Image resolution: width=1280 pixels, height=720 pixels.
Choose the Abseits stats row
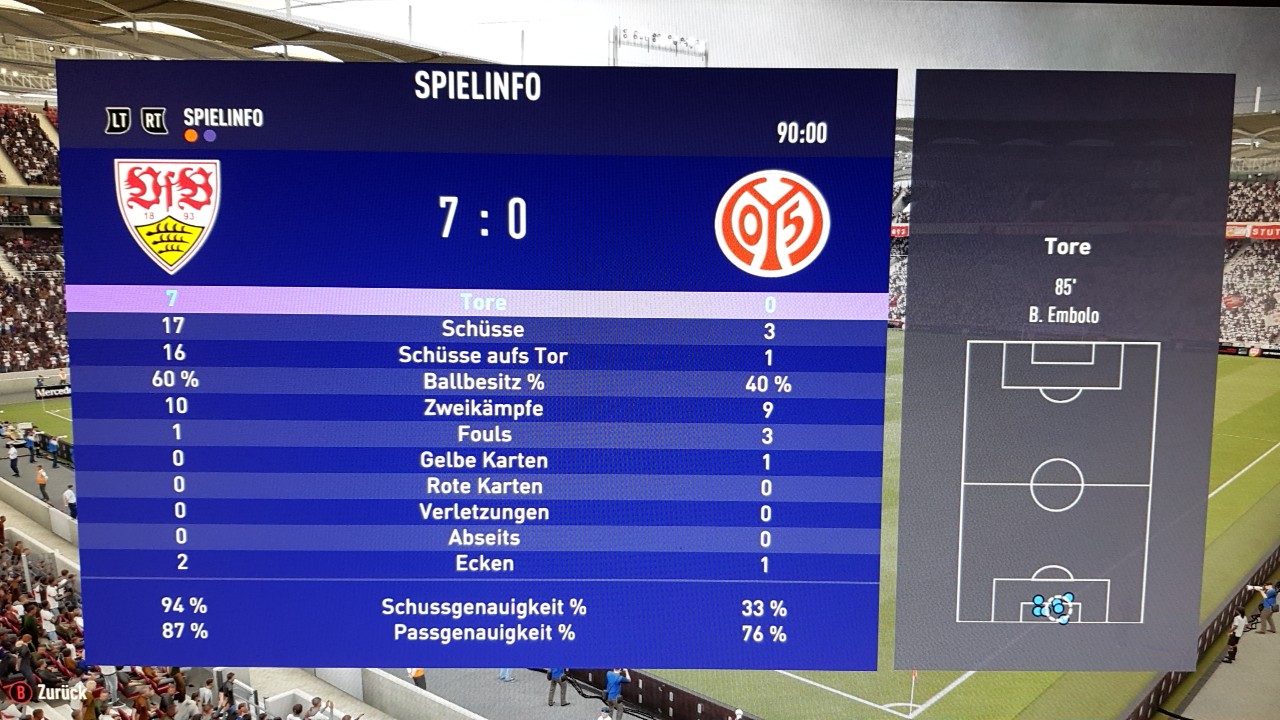(x=483, y=538)
